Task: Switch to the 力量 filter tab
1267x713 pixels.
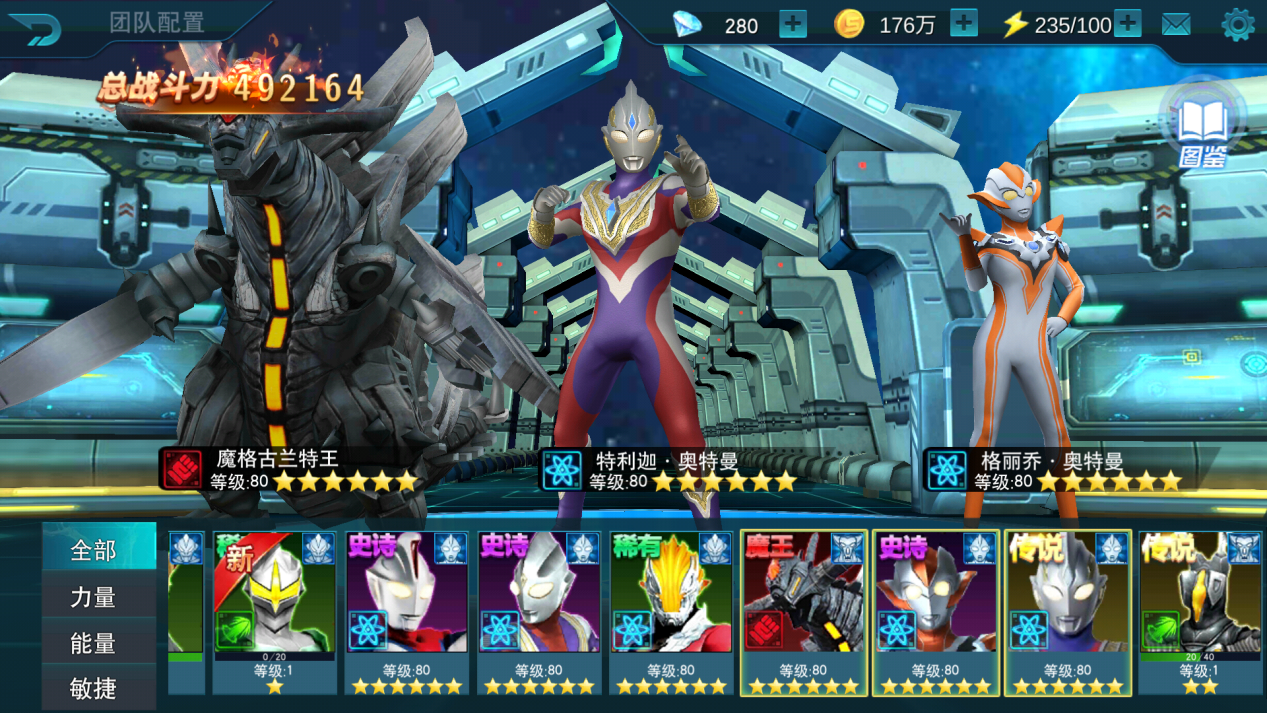Action: (94, 597)
